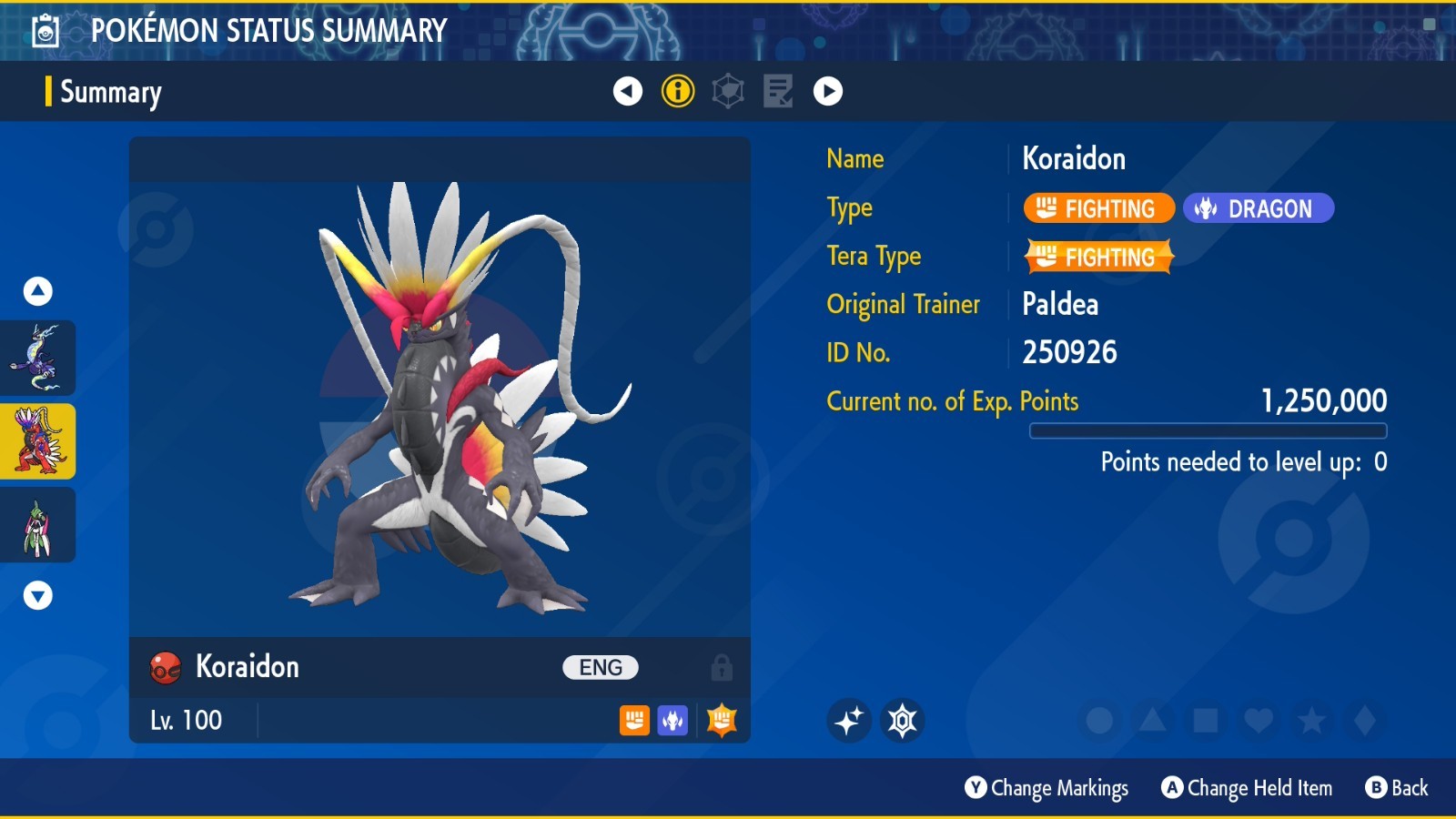Move up the party list arrow

[x=37, y=291]
